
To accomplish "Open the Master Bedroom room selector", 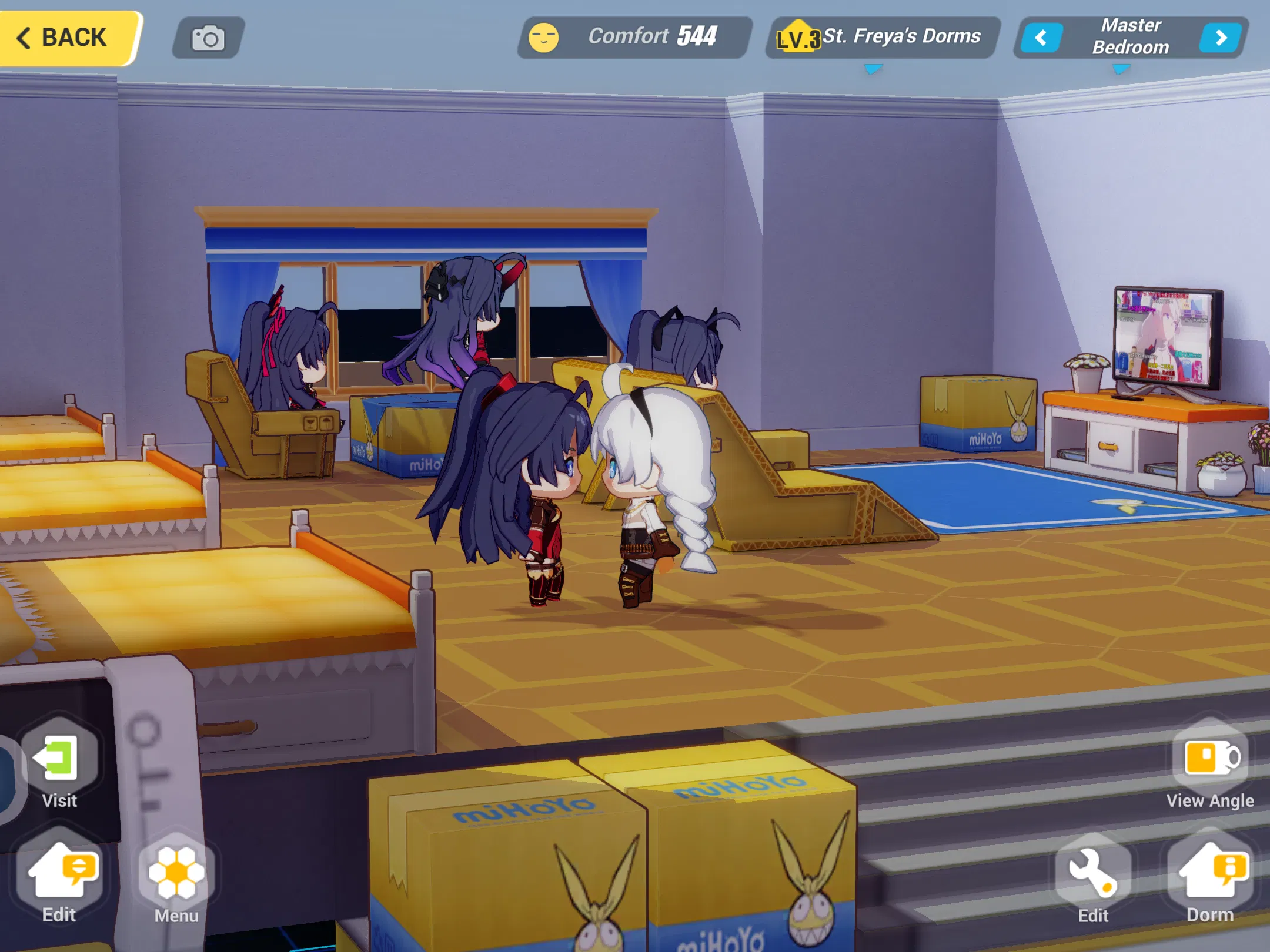I will [1130, 37].
